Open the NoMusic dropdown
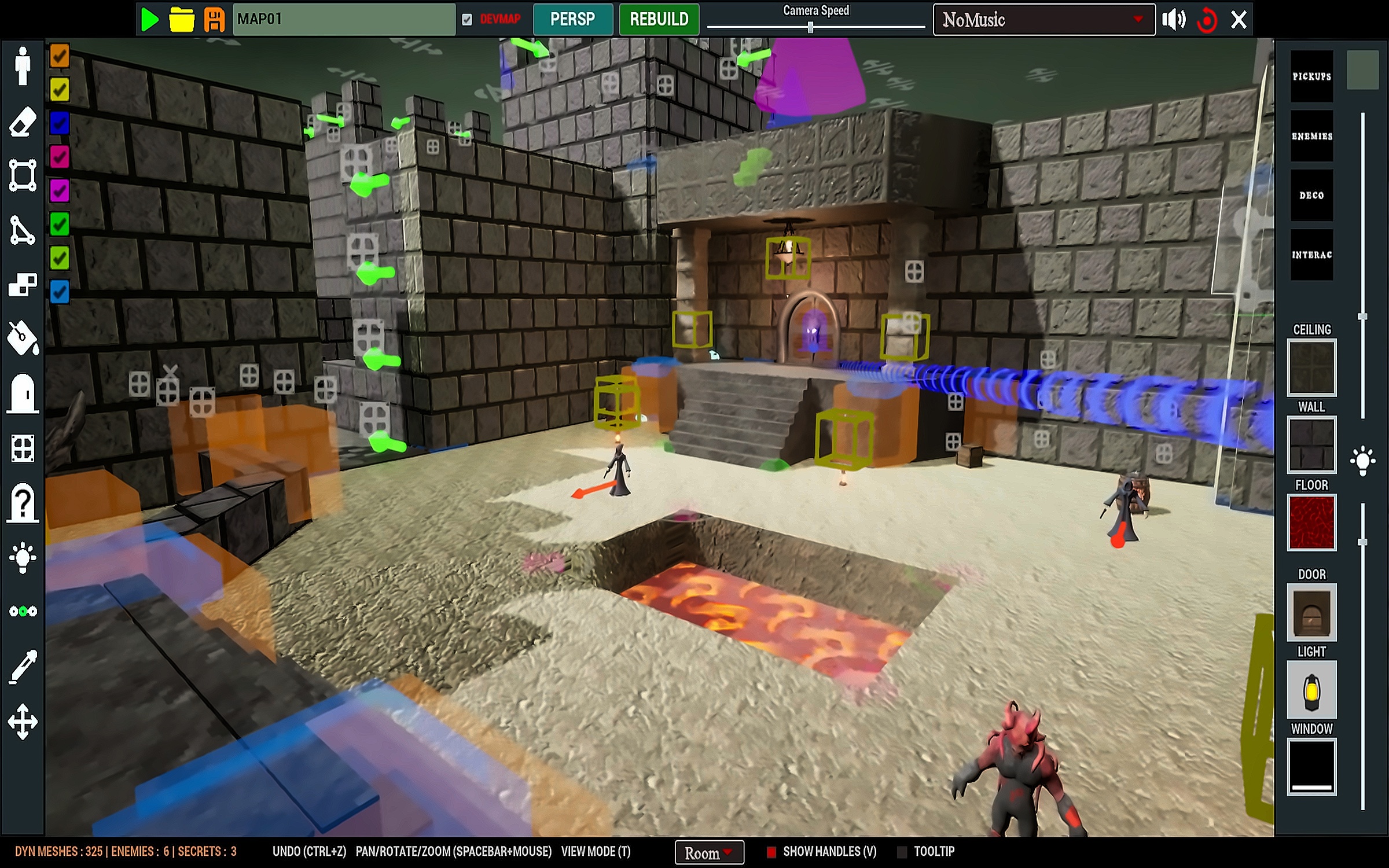The height and width of the screenshot is (868, 1389). pos(1043,20)
